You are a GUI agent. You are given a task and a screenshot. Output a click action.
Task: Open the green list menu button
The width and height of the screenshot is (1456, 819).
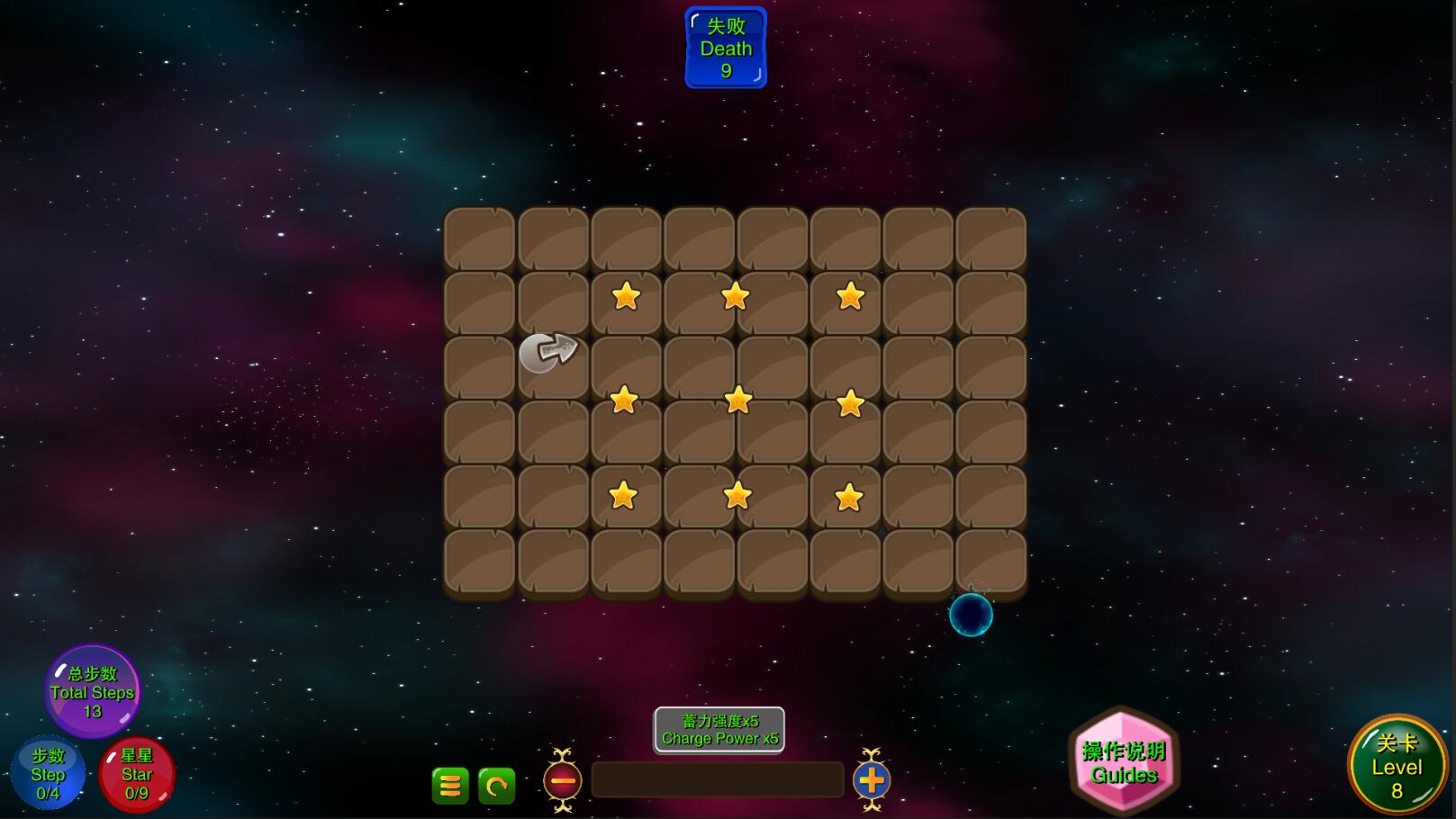(450, 786)
